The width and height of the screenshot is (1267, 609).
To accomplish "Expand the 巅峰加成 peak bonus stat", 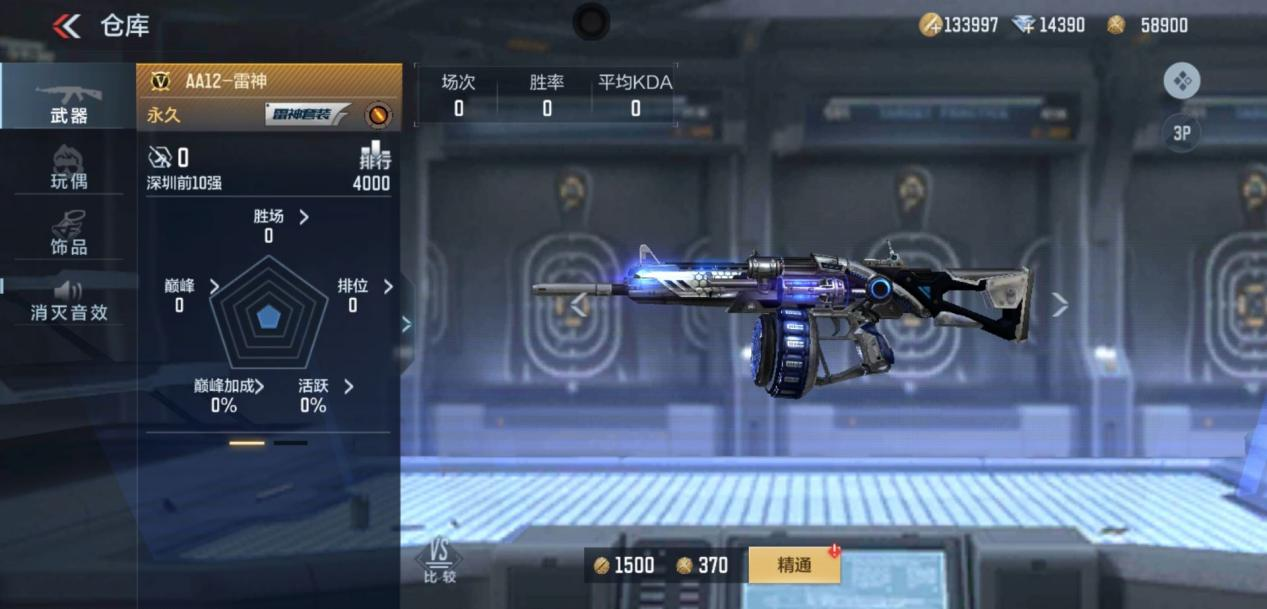I will click(230, 387).
